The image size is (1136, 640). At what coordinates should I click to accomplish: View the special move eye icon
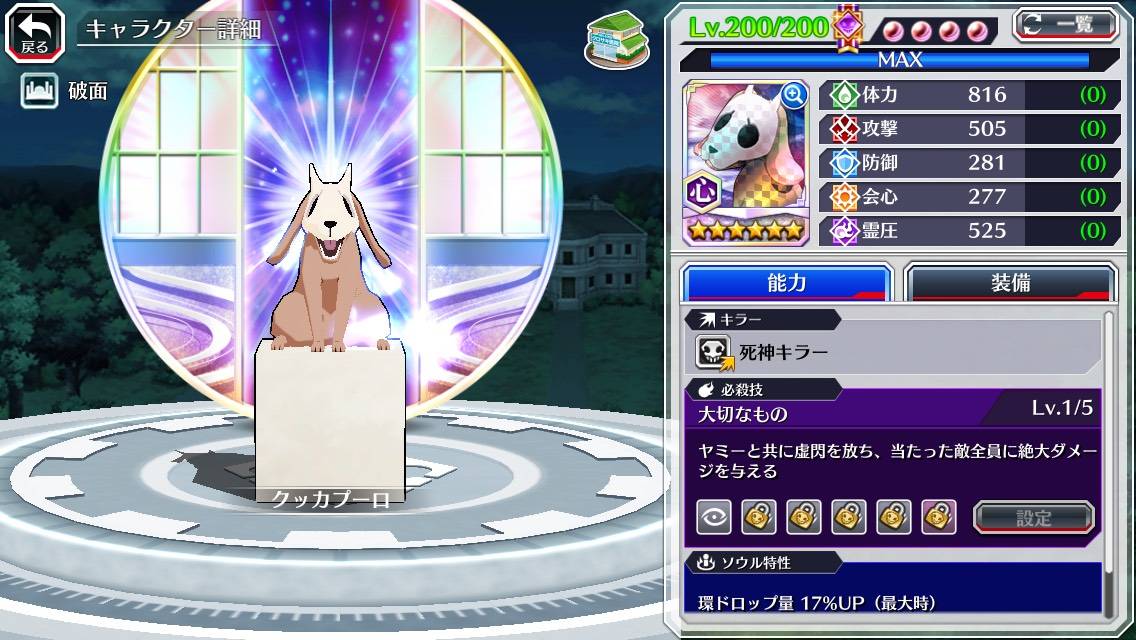point(714,517)
